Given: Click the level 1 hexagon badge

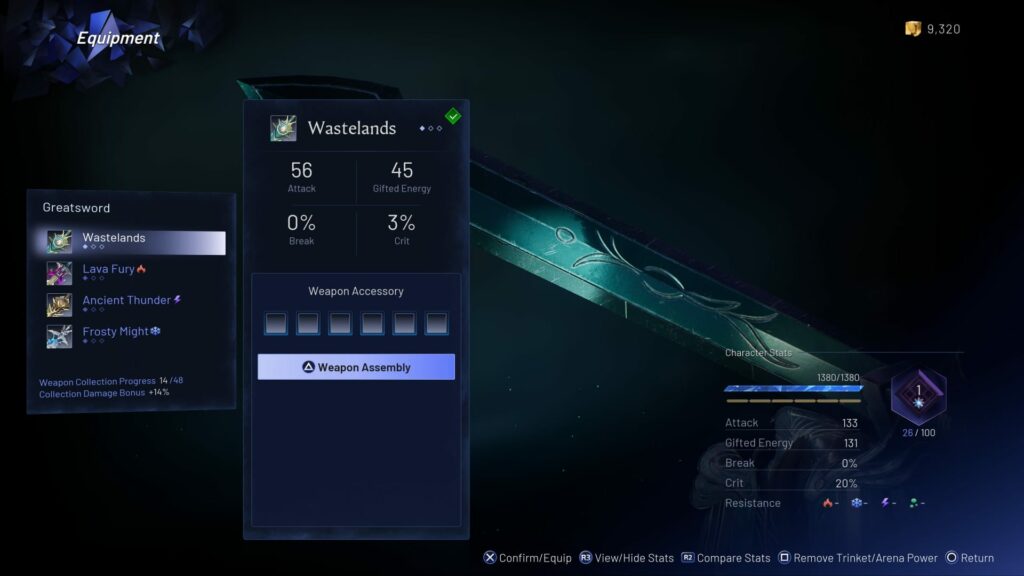Looking at the screenshot, I should [919, 395].
